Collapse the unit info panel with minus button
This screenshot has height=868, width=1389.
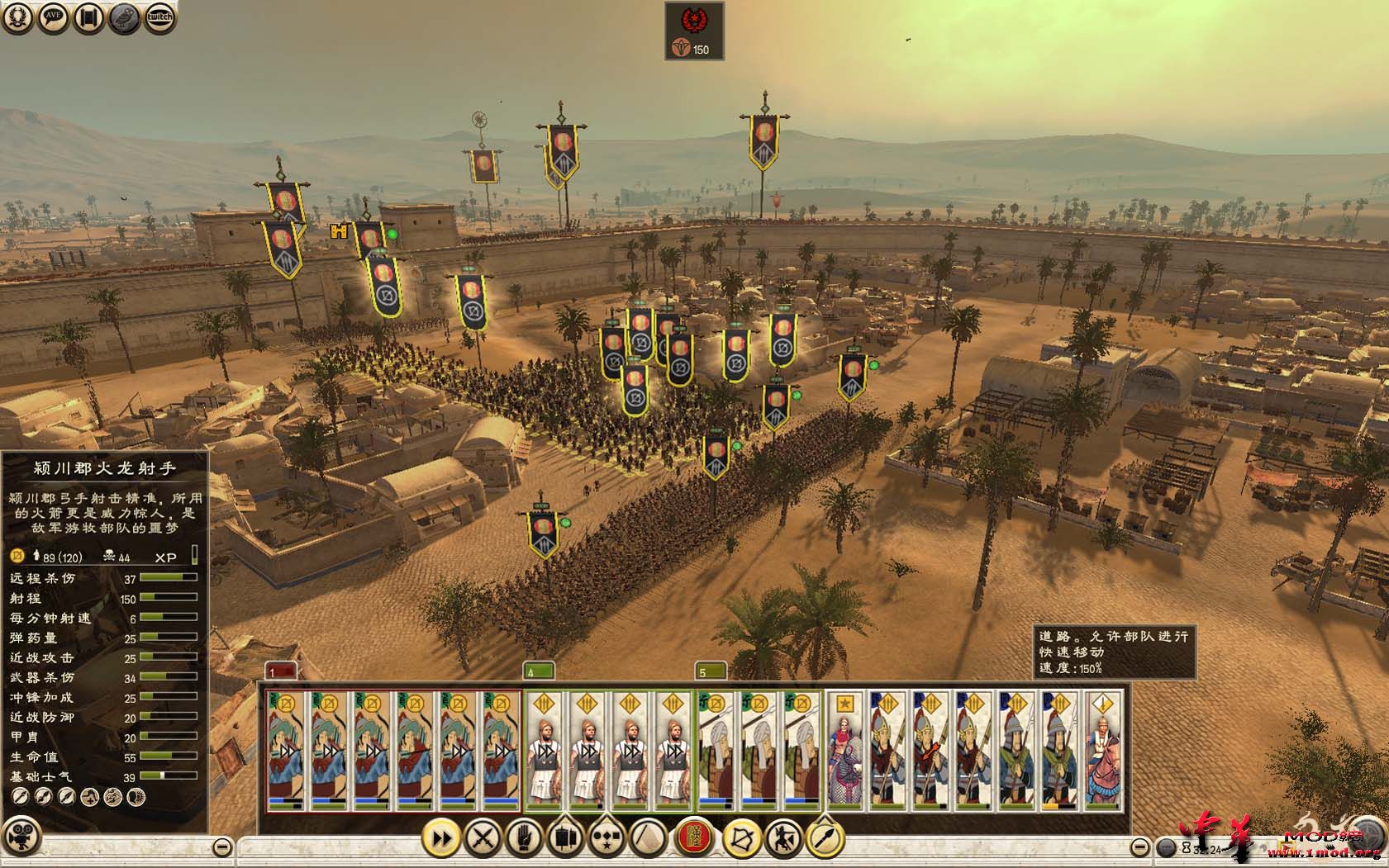[221, 847]
